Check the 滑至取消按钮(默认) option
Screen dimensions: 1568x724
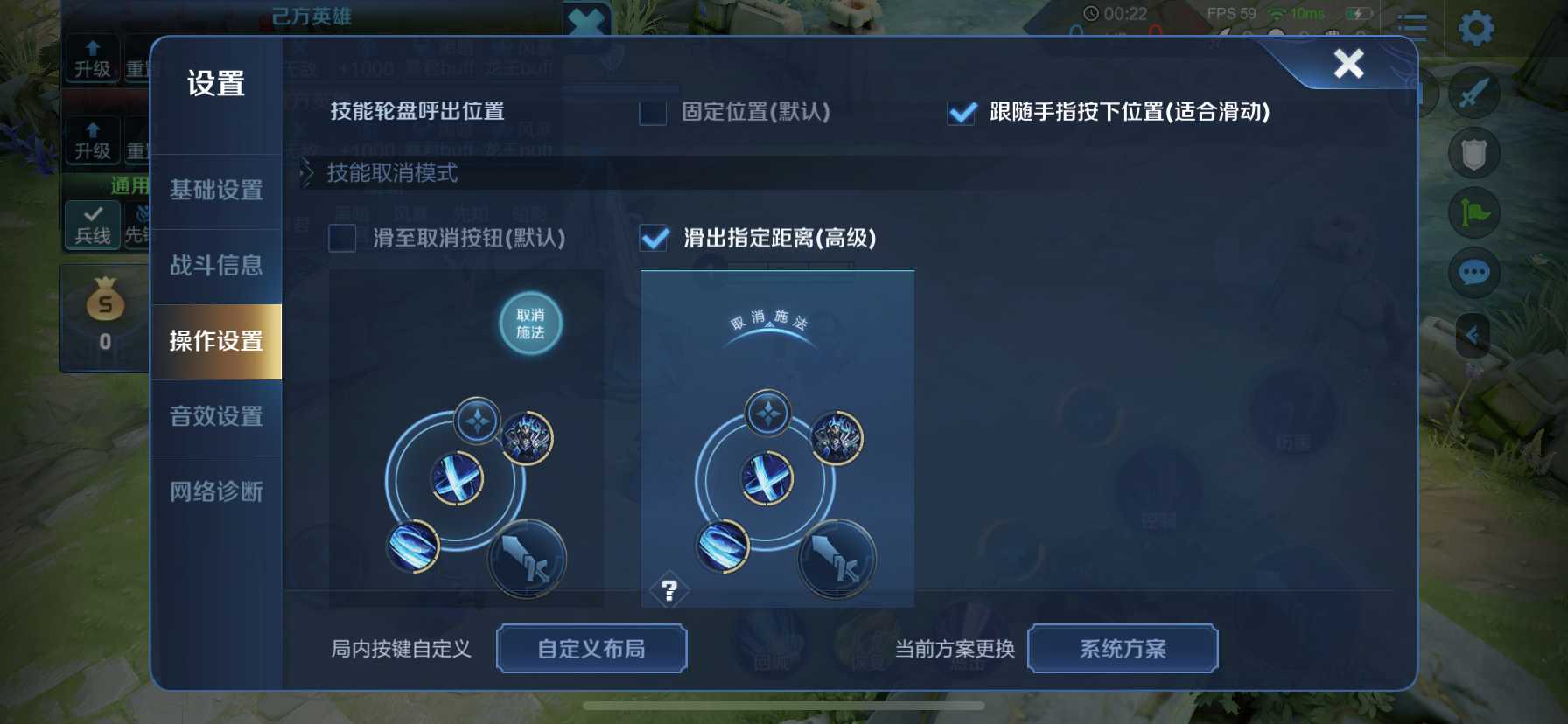click(x=341, y=239)
